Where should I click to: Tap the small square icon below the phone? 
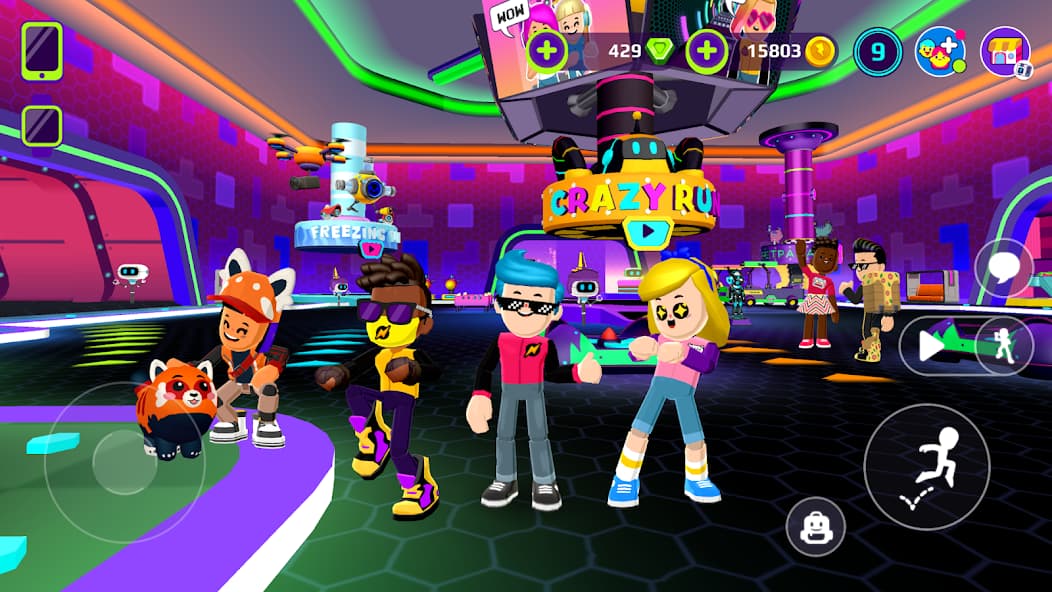coord(42,126)
